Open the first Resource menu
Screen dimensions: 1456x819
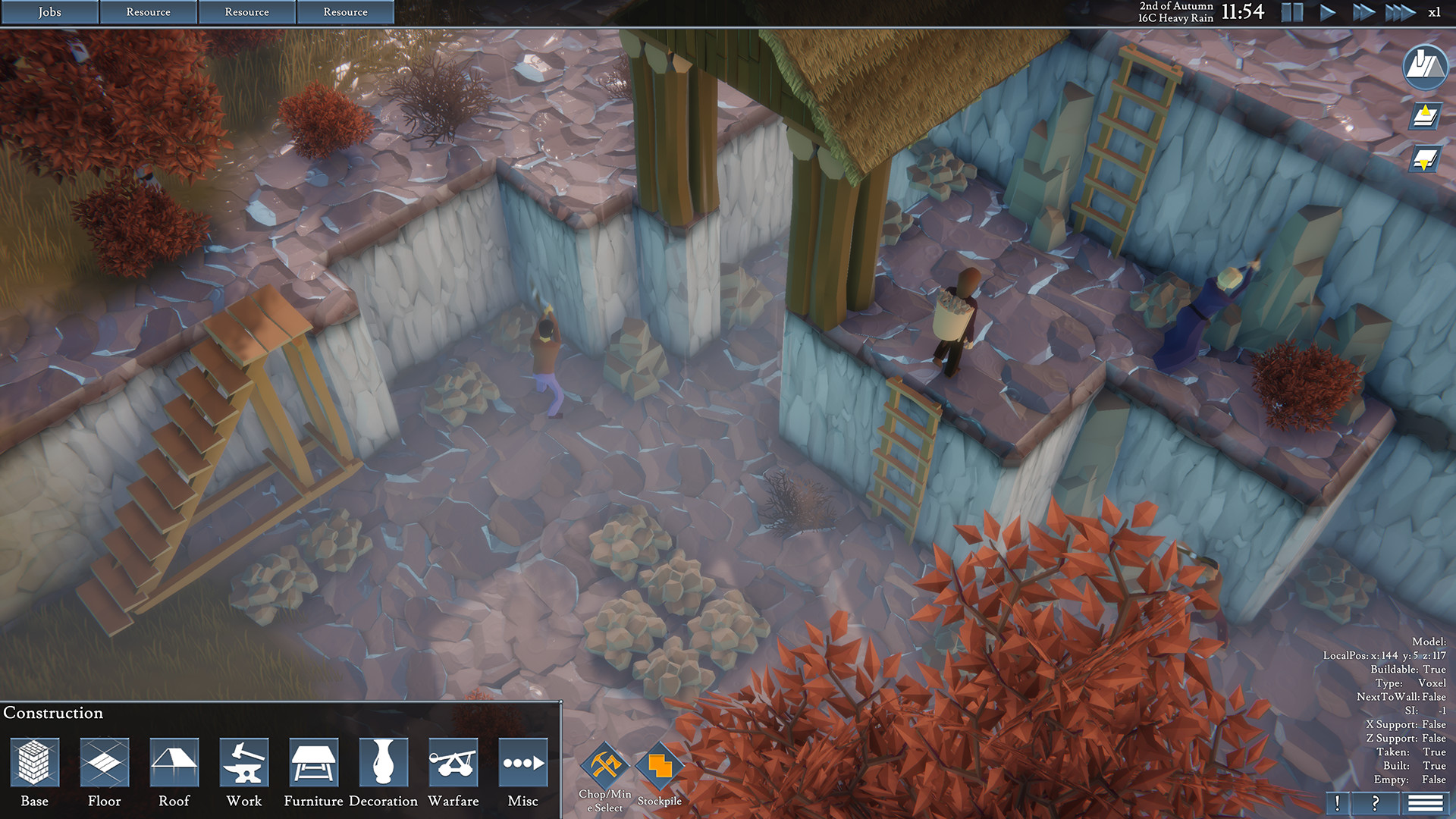(x=149, y=12)
